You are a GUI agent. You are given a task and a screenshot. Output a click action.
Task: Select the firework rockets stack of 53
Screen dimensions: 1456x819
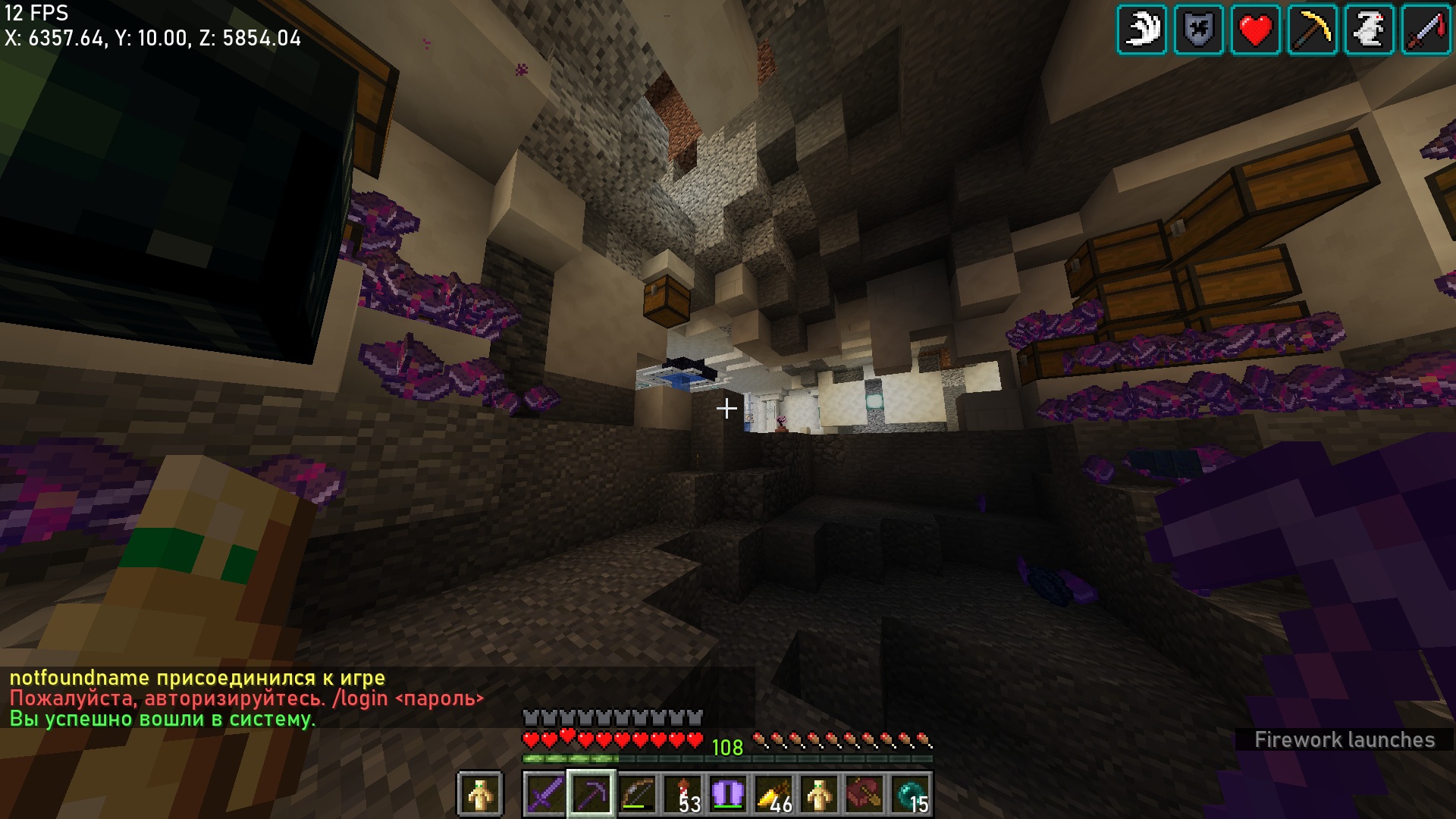click(682, 795)
